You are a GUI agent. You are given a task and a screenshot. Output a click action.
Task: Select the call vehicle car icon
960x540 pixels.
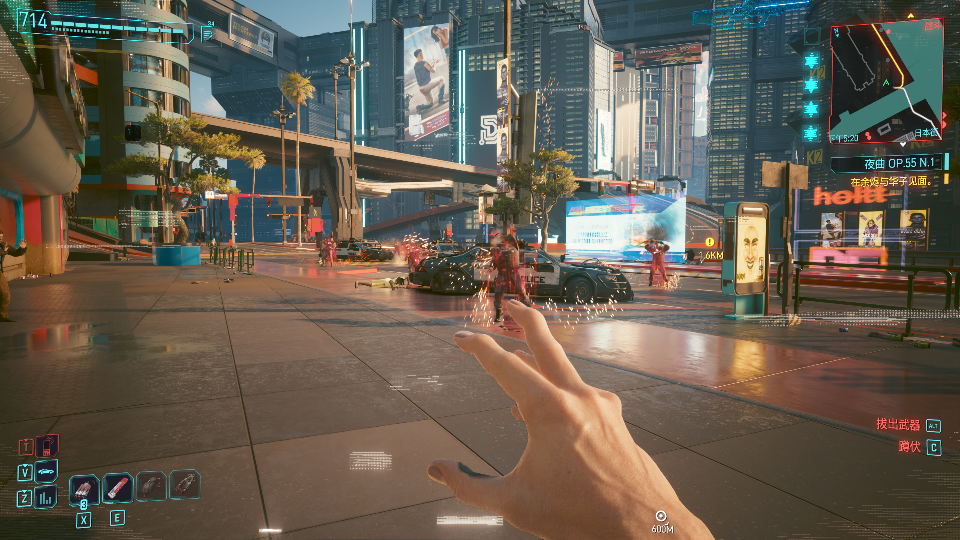[x=47, y=471]
